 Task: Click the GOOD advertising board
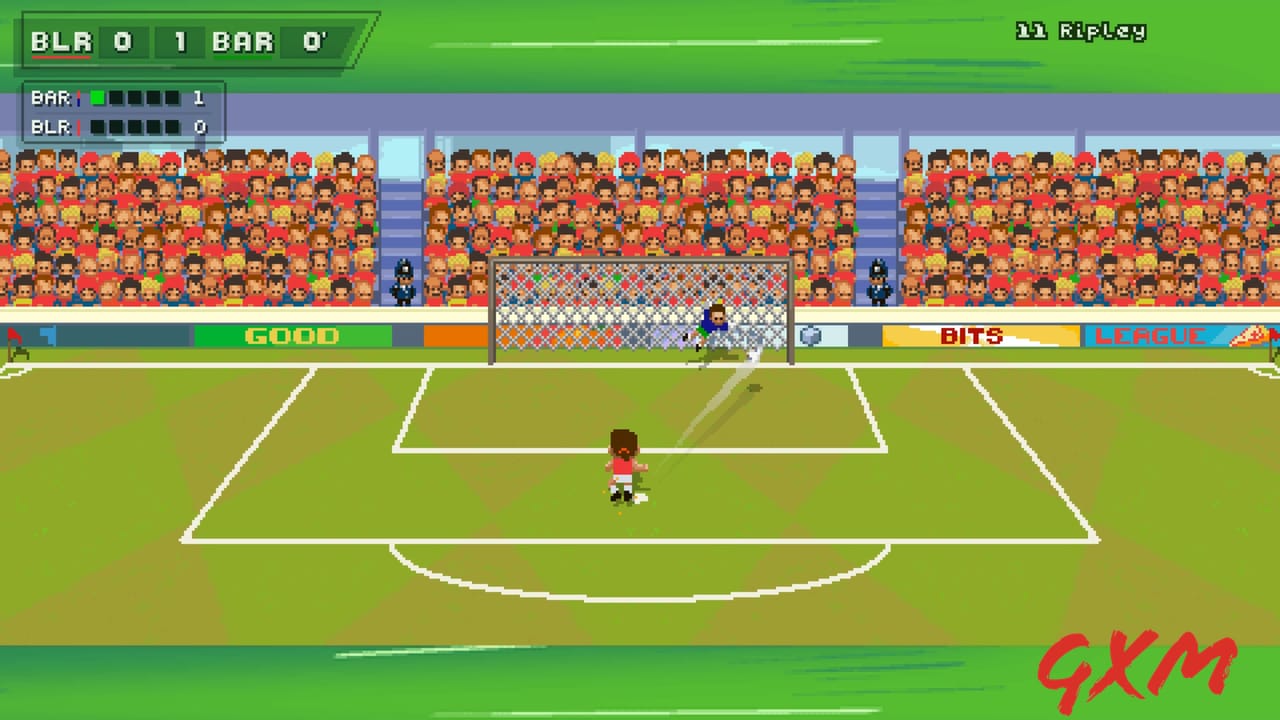291,336
